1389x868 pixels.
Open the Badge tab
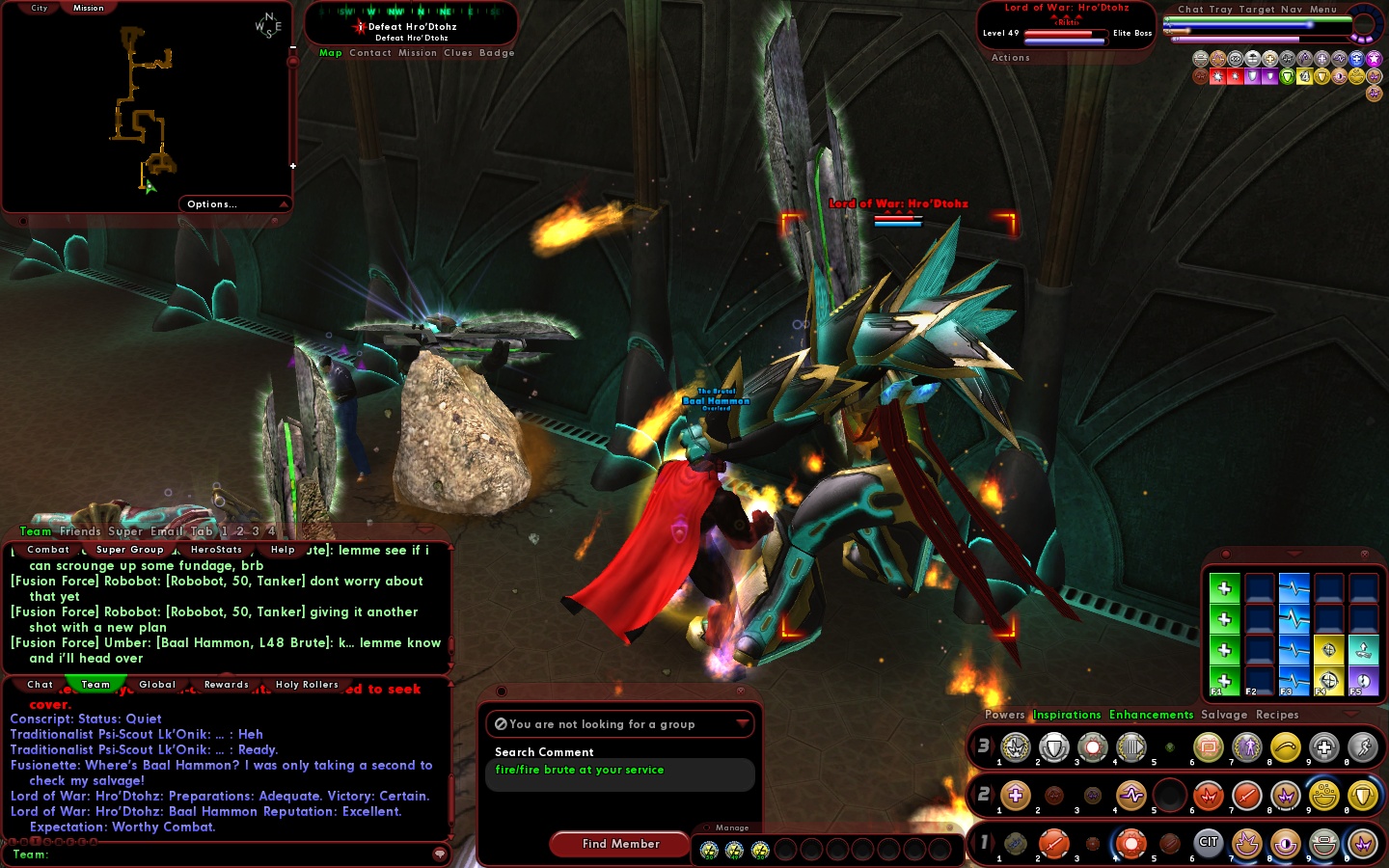497,53
